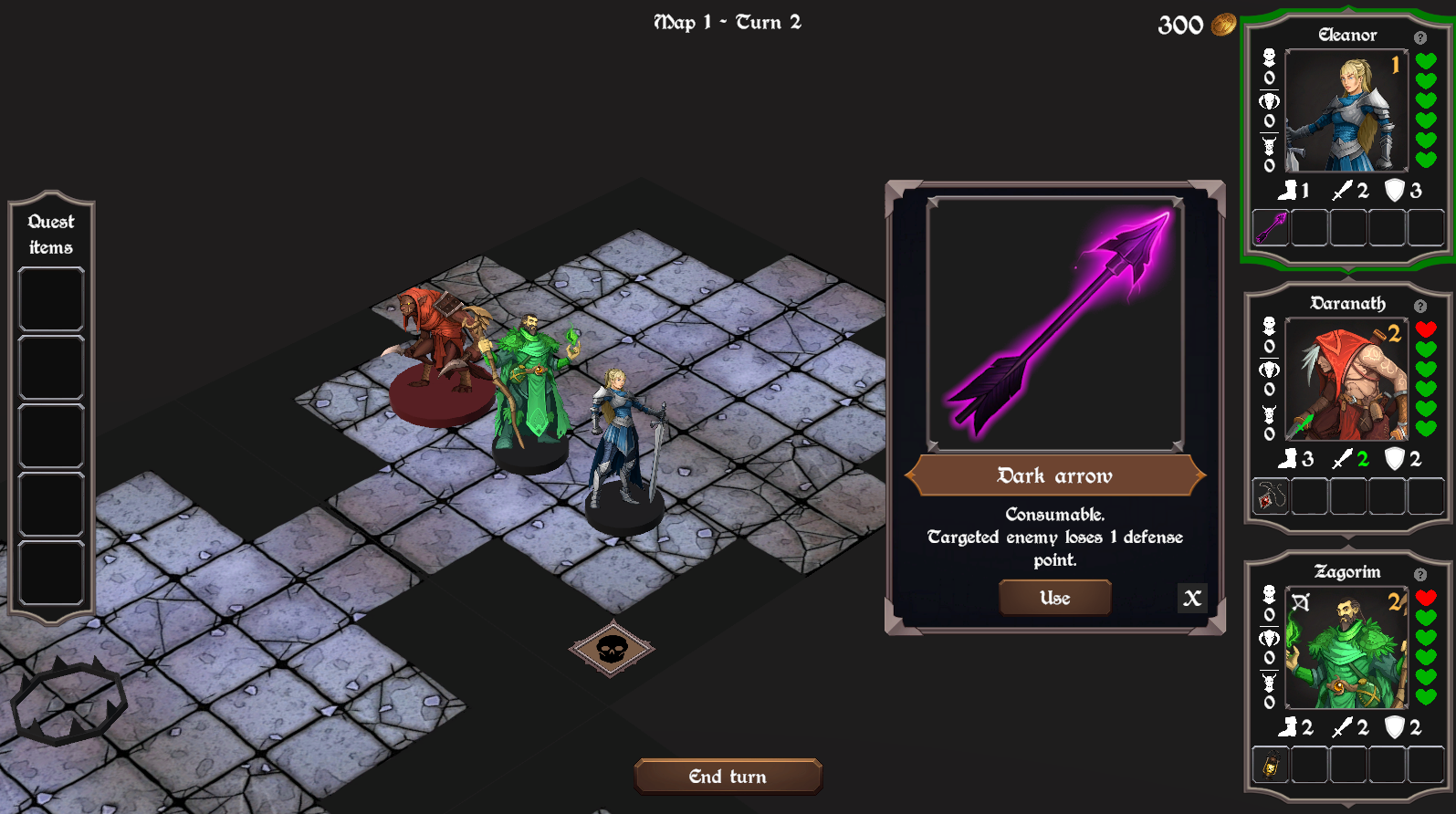The width and height of the screenshot is (1456, 814).
Task: Select the Eleanor knight figure on the board
Action: (x=622, y=447)
